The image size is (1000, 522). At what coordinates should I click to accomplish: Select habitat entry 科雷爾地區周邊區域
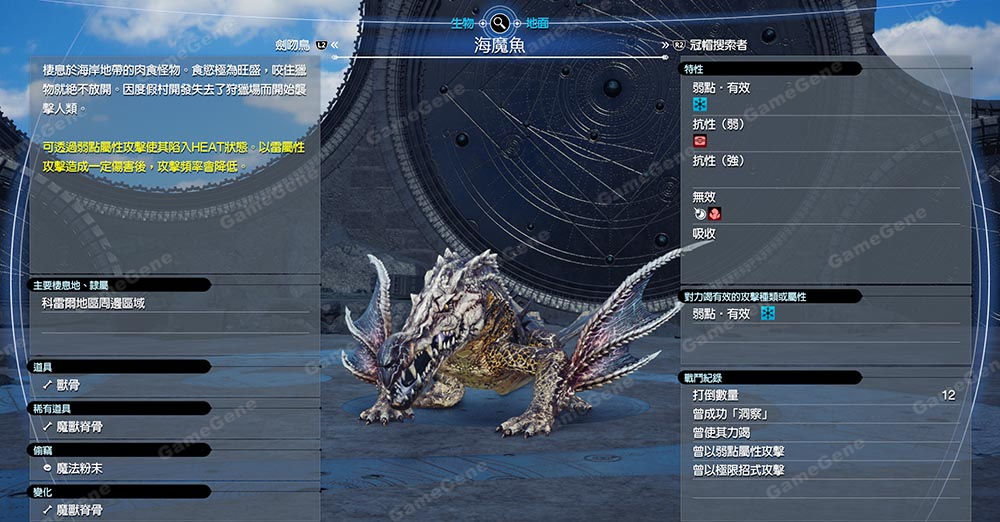click(93, 303)
